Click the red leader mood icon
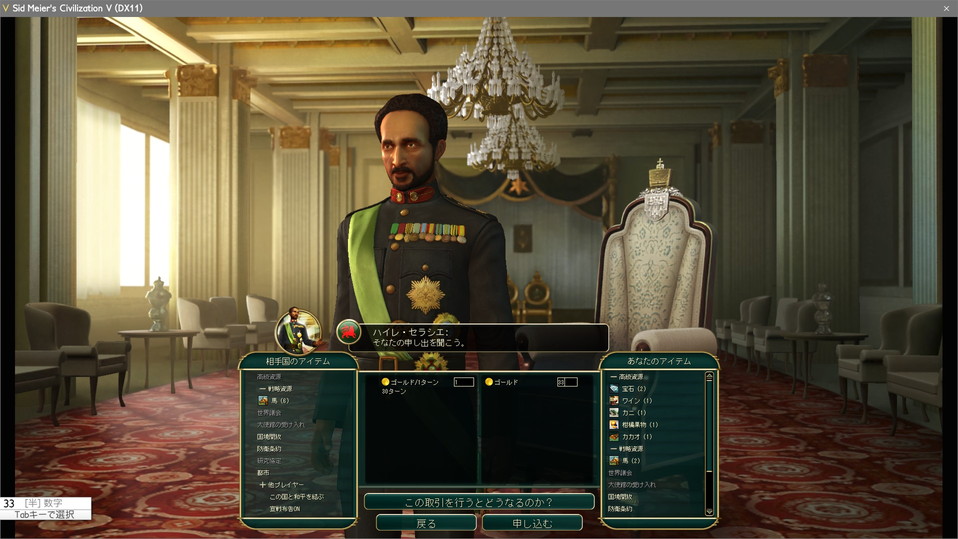This screenshot has height=539, width=958. point(348,331)
